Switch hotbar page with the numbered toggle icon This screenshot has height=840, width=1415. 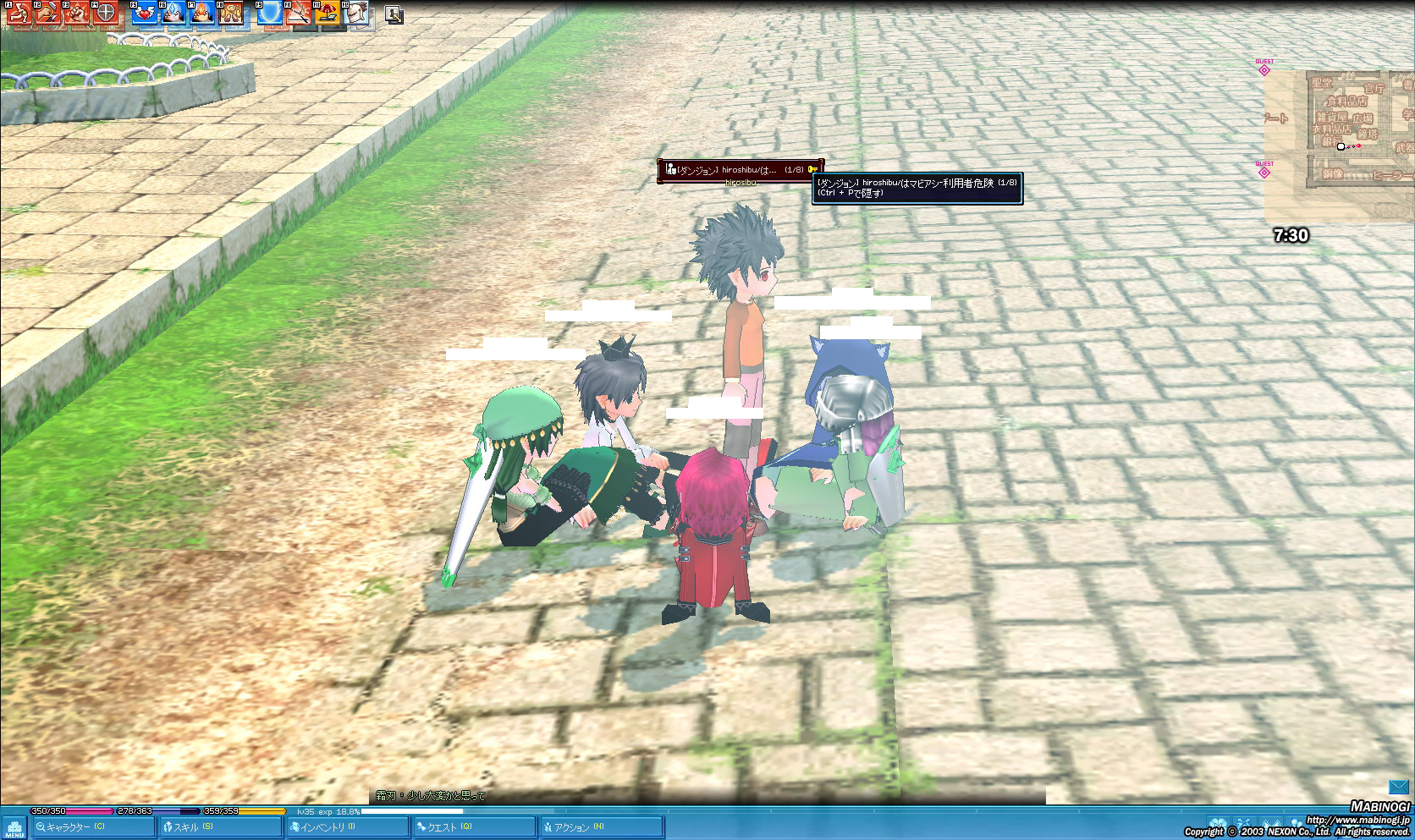click(x=394, y=14)
